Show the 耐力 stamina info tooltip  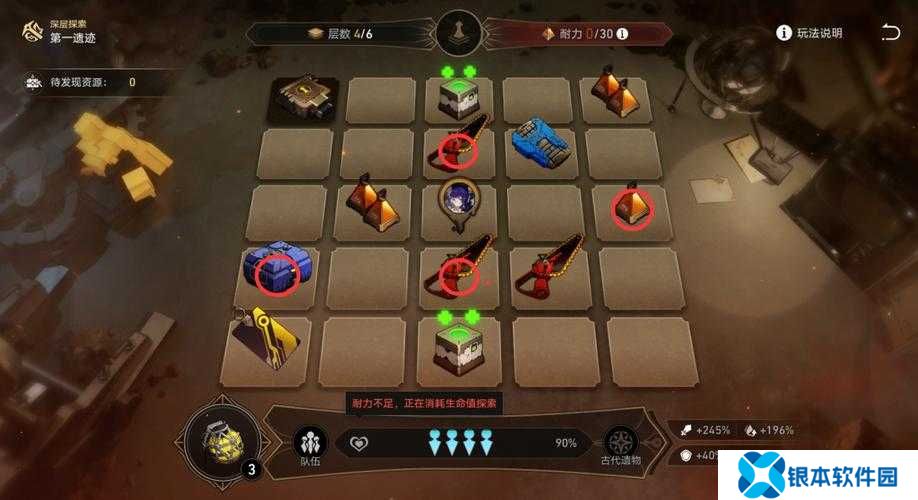tap(622, 34)
